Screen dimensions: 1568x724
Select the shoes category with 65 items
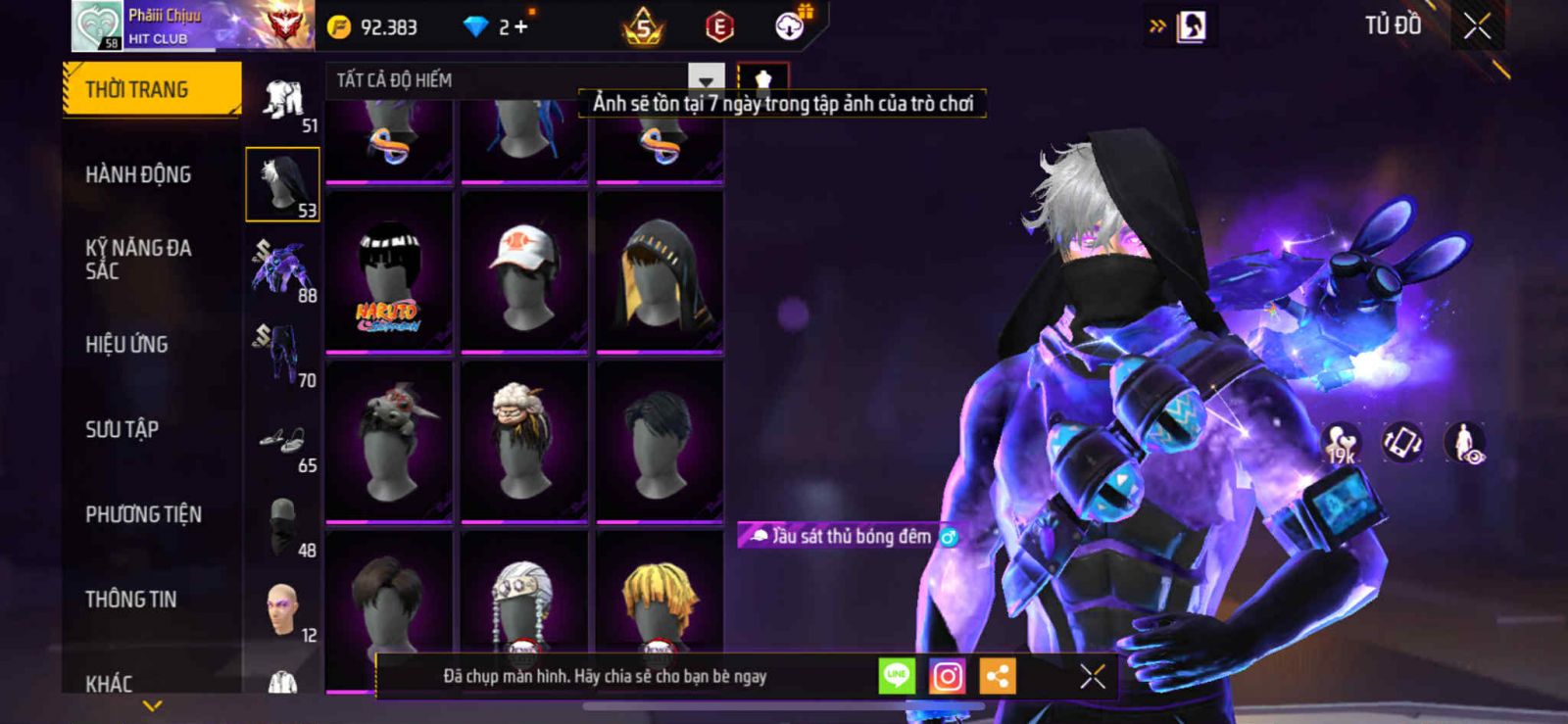pos(282,443)
